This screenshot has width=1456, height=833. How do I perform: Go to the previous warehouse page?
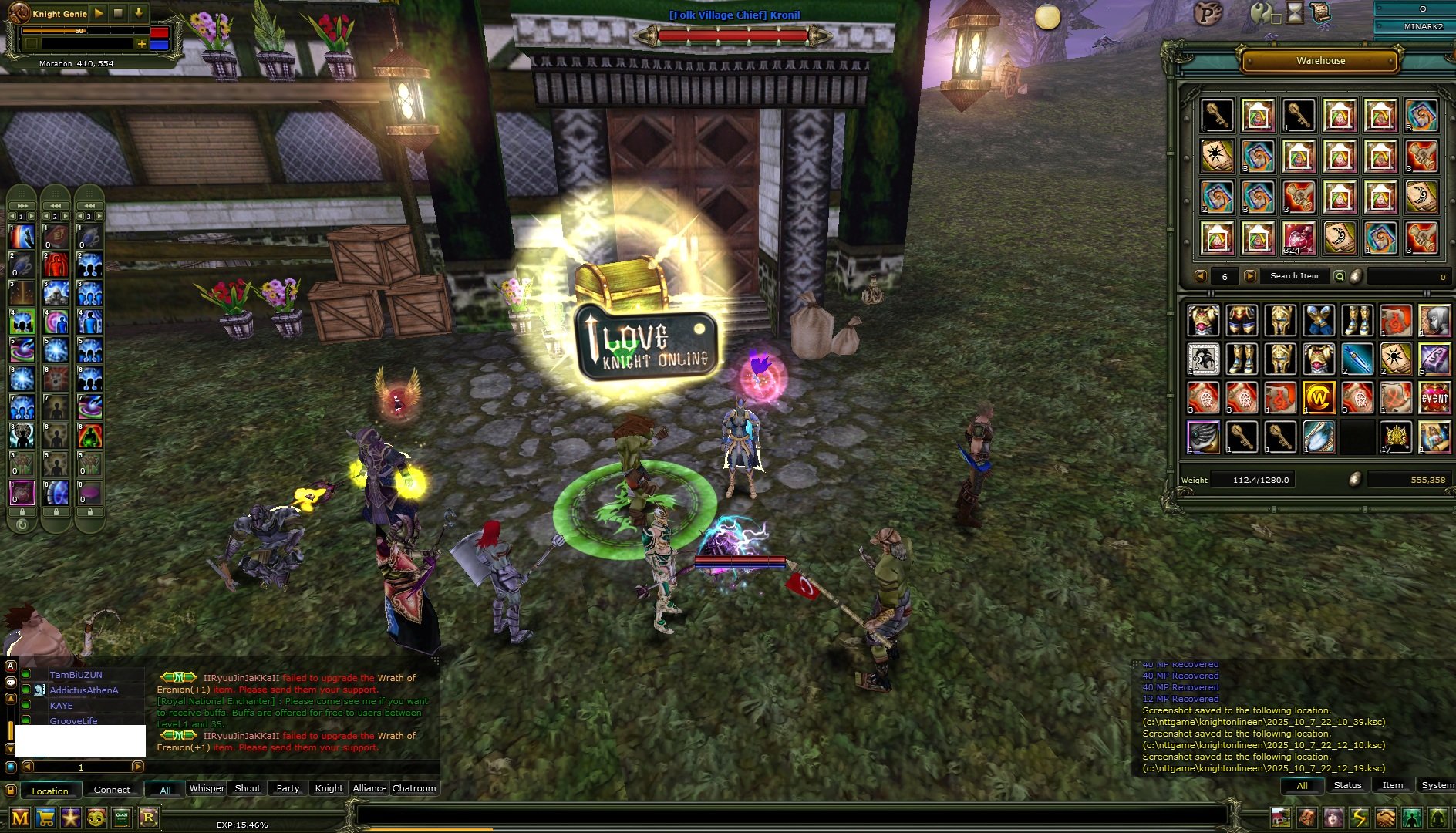1200,276
